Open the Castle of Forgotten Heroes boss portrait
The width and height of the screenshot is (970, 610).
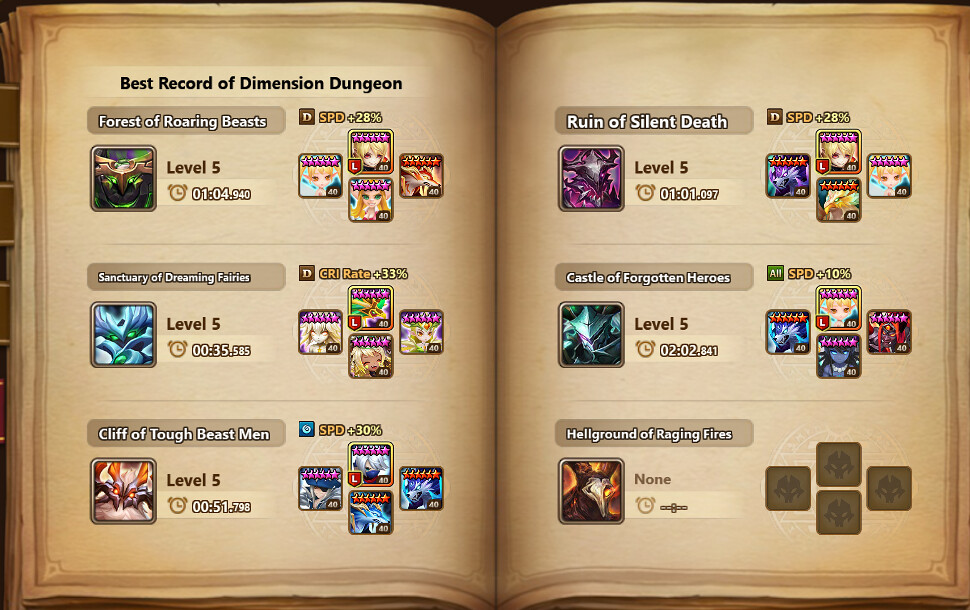coord(591,335)
